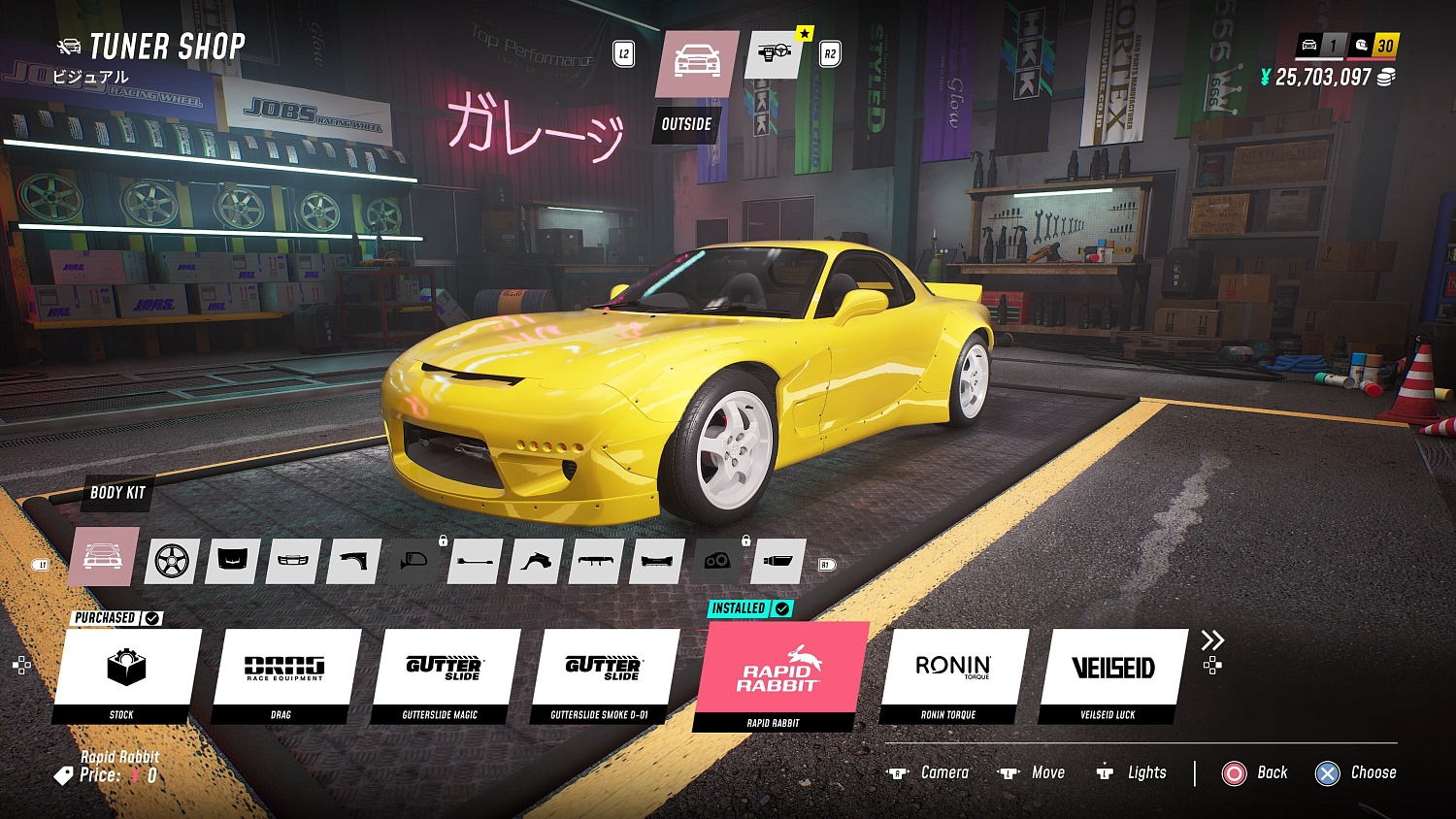Screen dimensions: 1456x819
Task: Click the locked side mirror category
Action: (x=412, y=561)
